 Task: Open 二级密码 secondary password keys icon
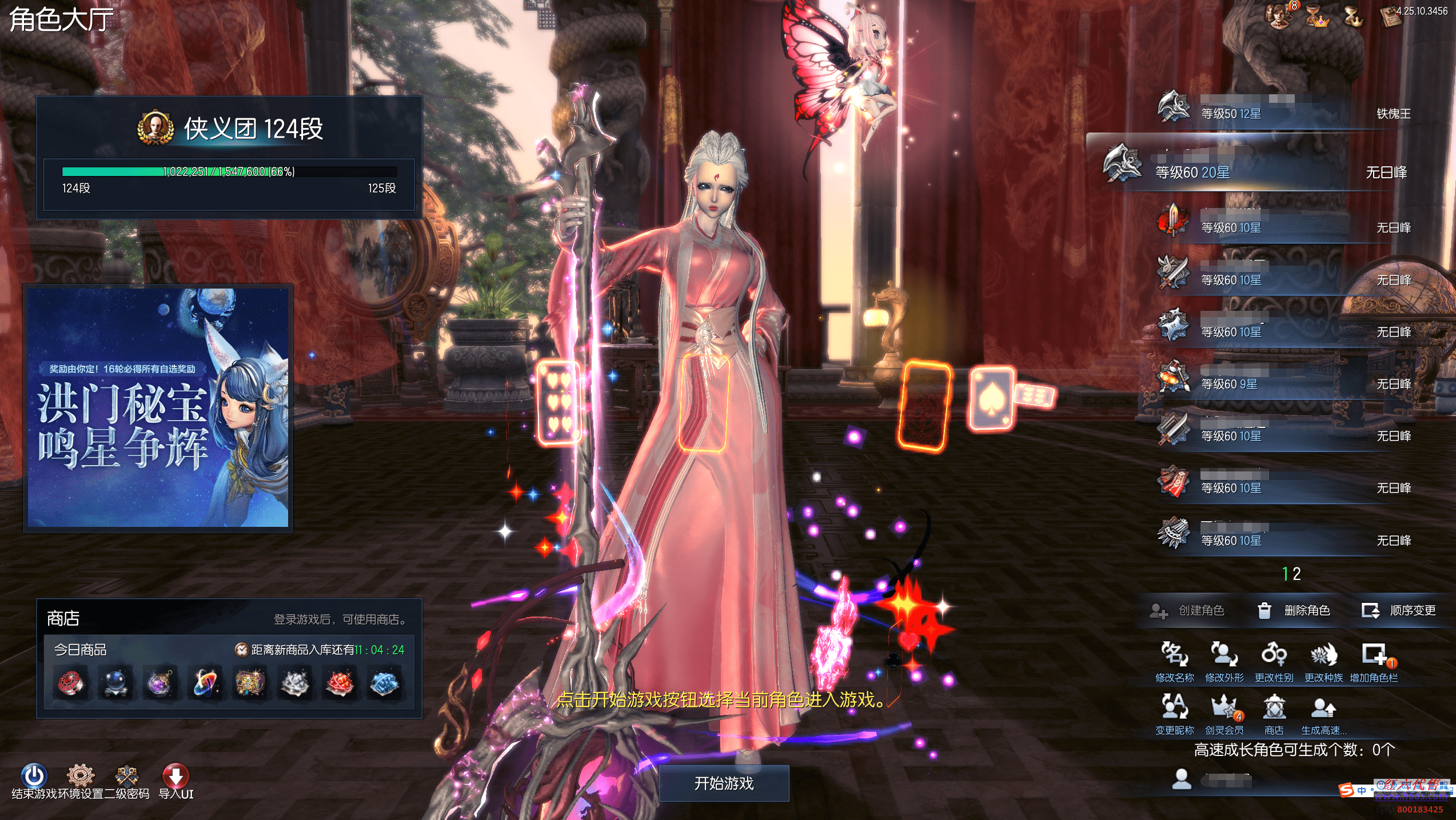pos(127,776)
